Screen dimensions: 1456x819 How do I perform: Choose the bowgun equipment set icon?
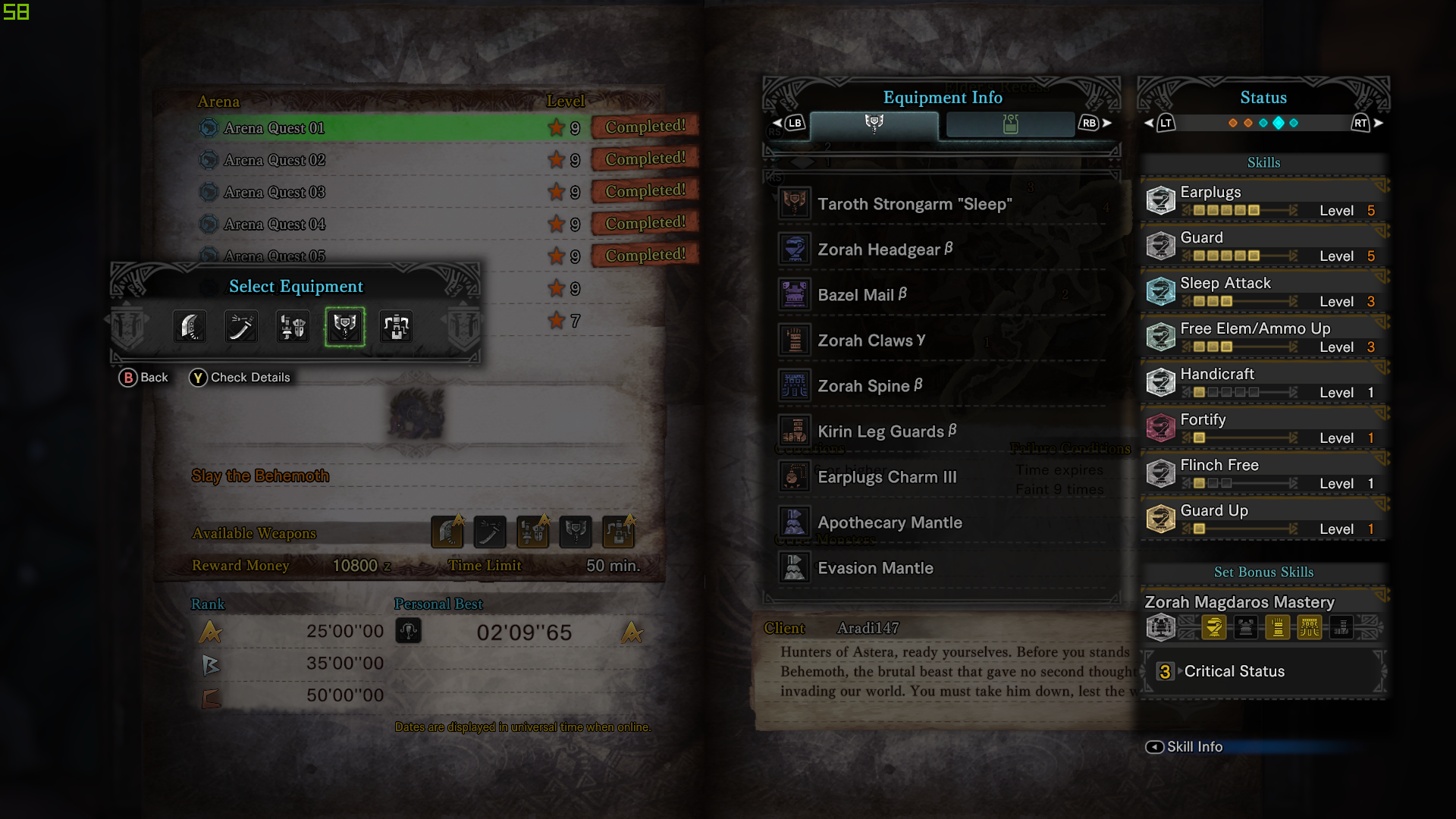[x=397, y=327]
